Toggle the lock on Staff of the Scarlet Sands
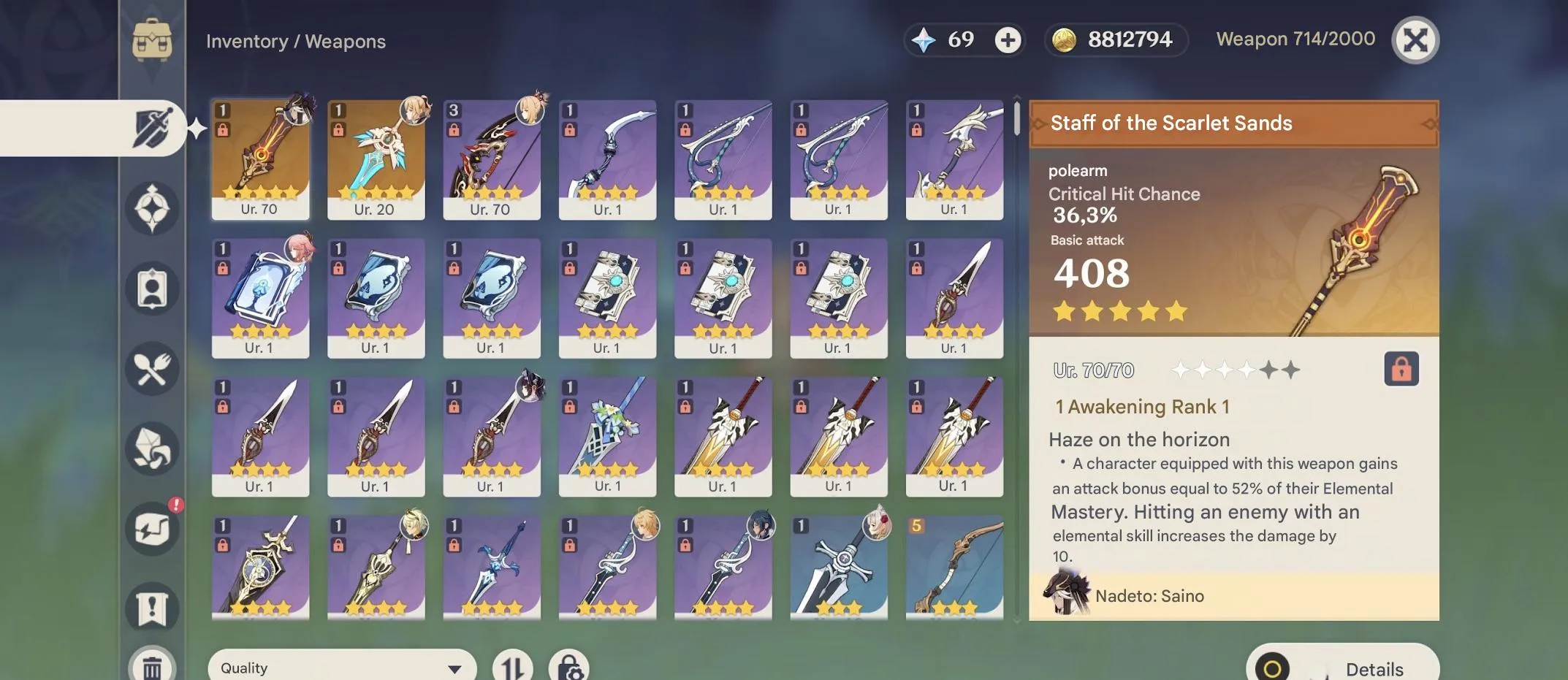This screenshot has width=1568, height=680. click(1401, 369)
